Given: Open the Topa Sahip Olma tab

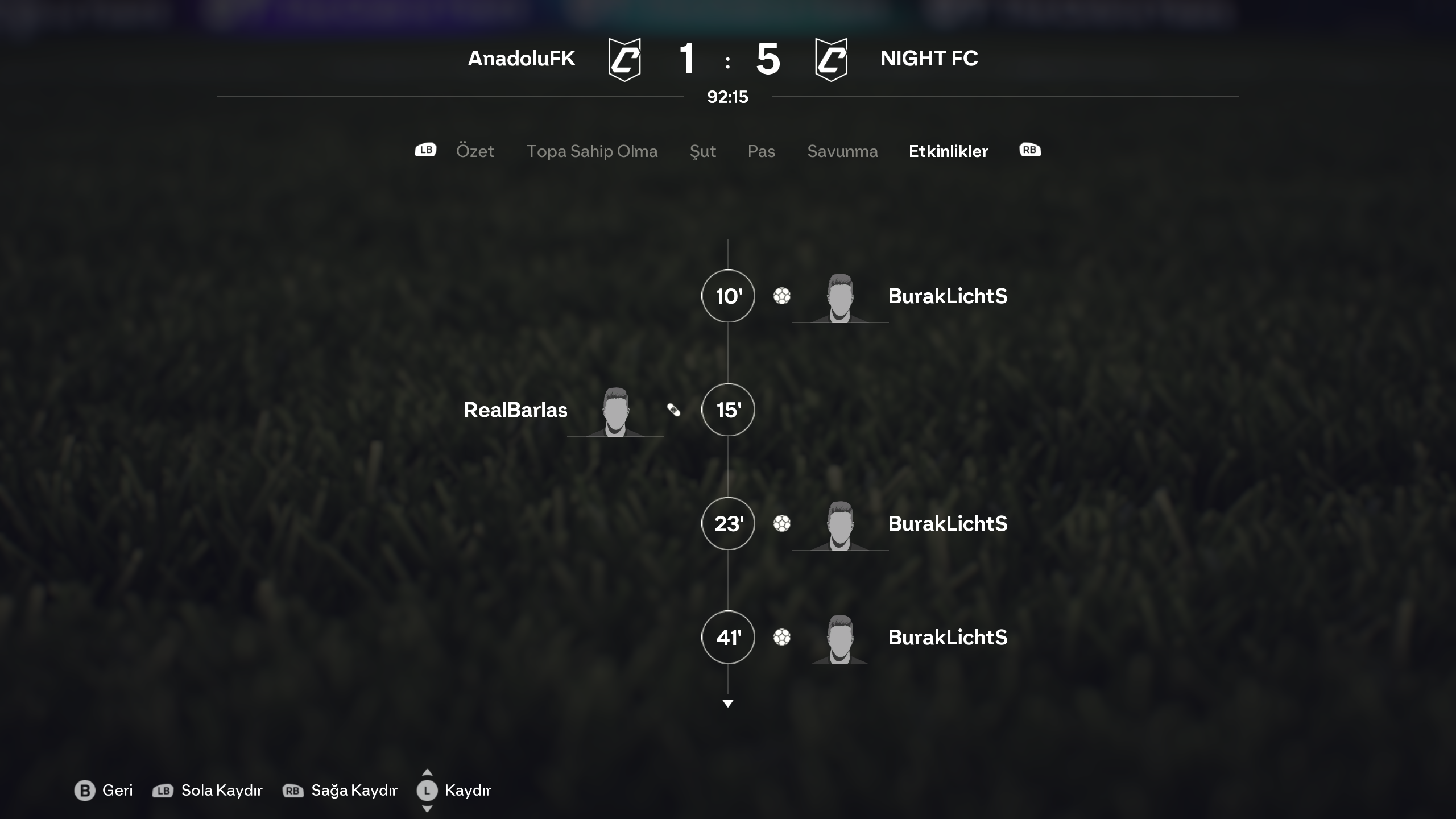Looking at the screenshot, I should [592, 151].
